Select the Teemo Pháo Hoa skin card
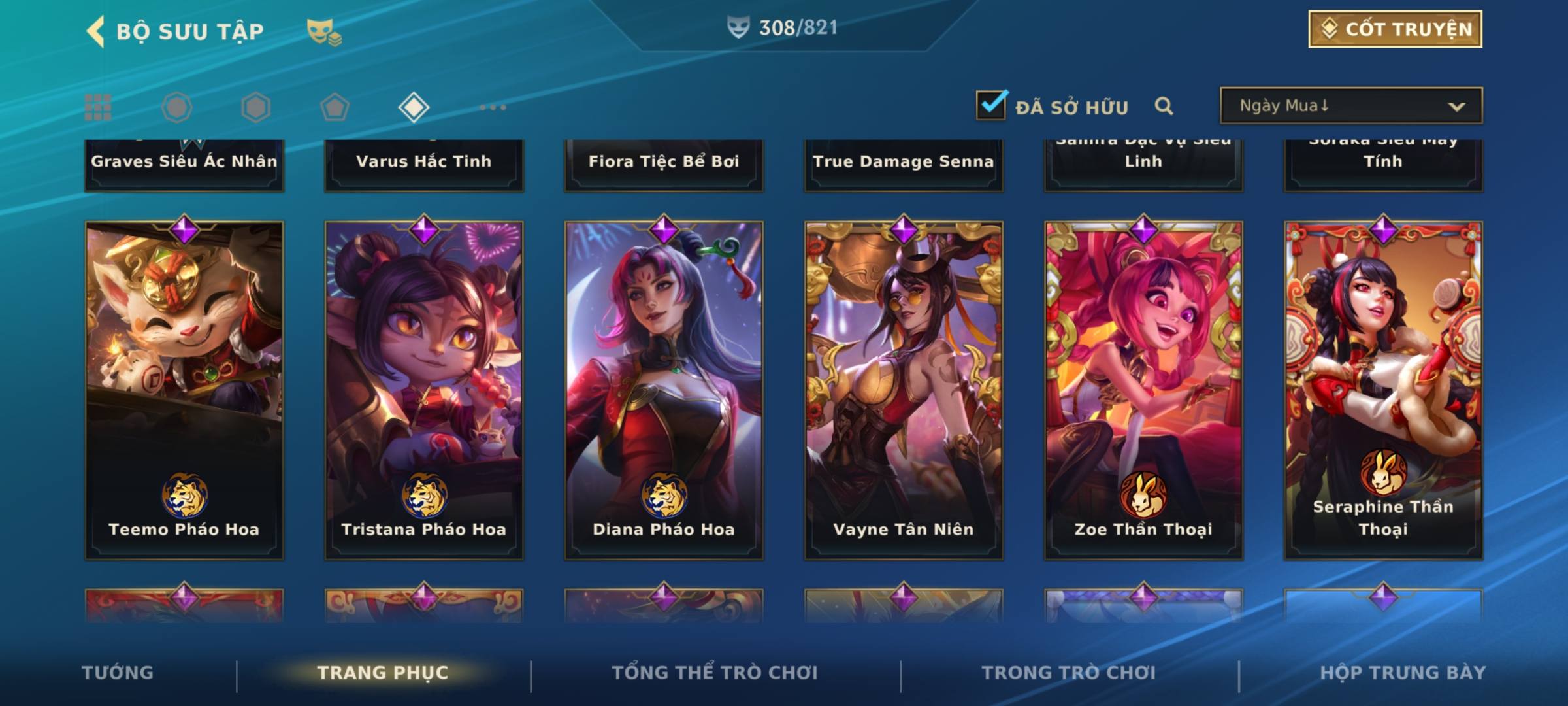The height and width of the screenshot is (706, 1568). coord(184,390)
